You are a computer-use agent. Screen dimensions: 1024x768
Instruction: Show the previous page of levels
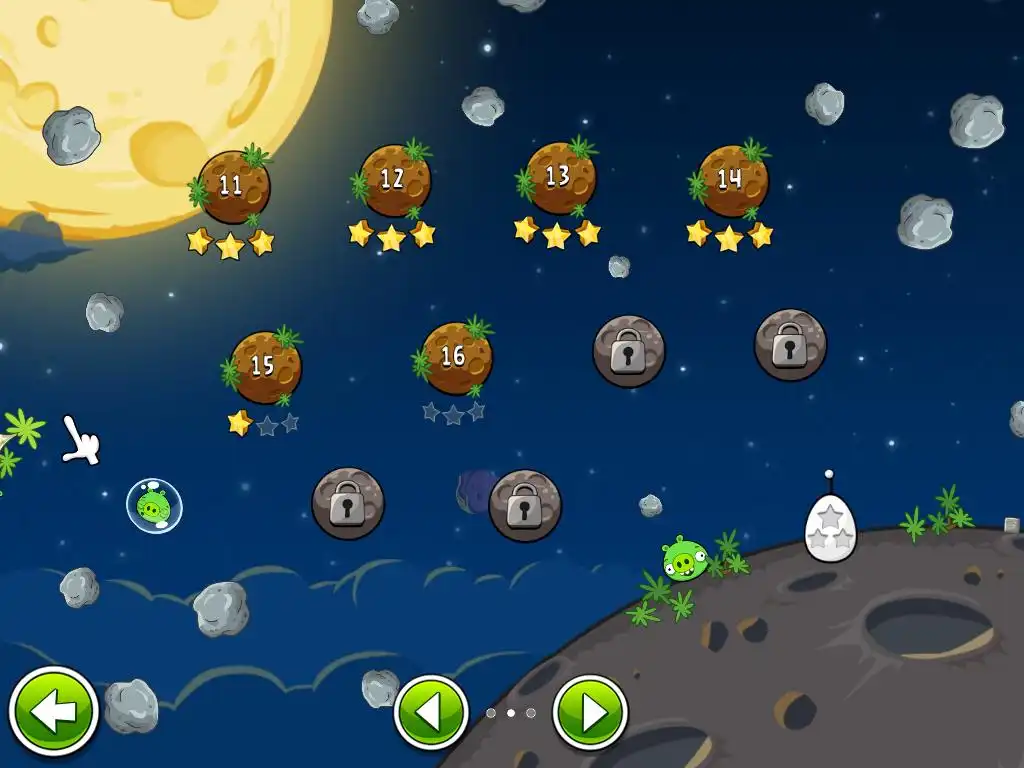coord(431,713)
